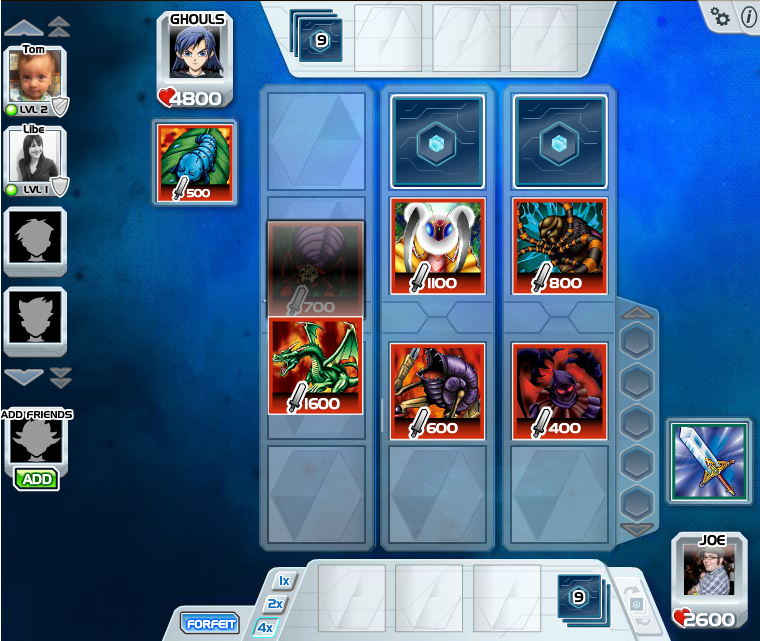Select friend Libe's avatar
Viewport: 760px width, 641px height.
35,156
